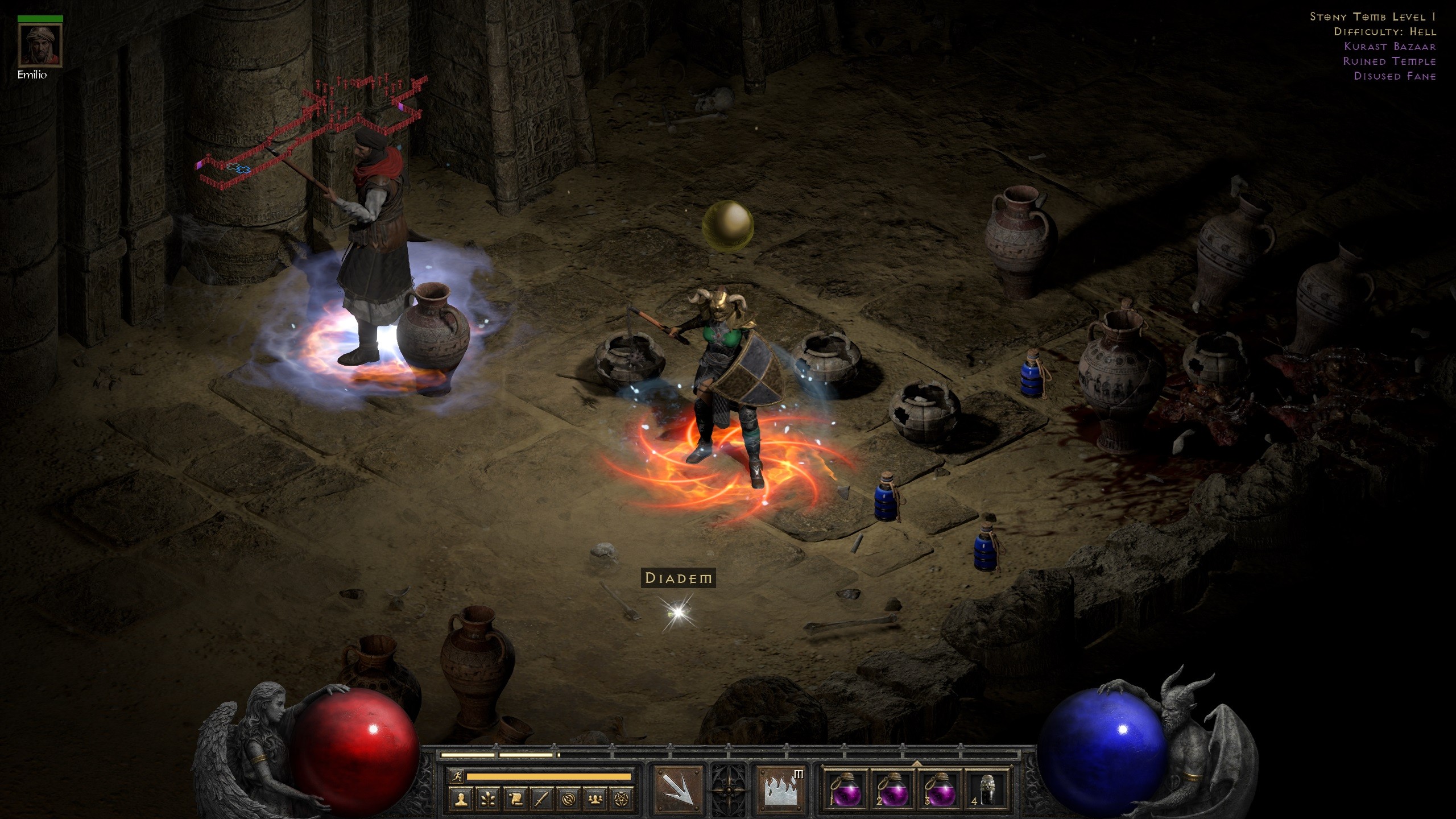Click Emilio's mercenary portrait

pyautogui.click(x=40, y=45)
